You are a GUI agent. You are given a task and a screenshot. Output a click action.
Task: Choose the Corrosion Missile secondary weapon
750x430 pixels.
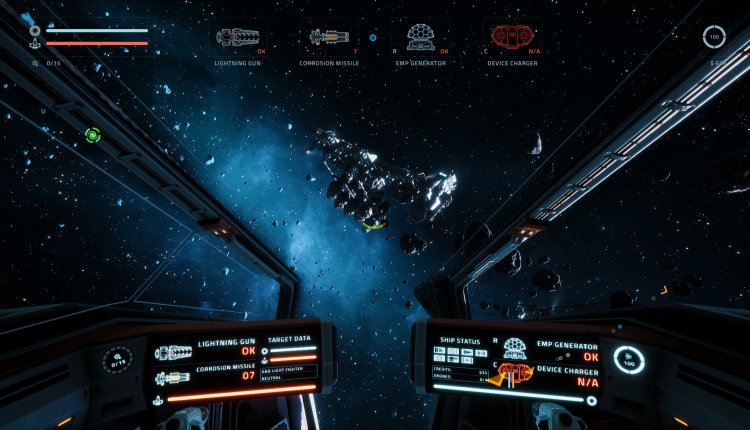pos(329,38)
